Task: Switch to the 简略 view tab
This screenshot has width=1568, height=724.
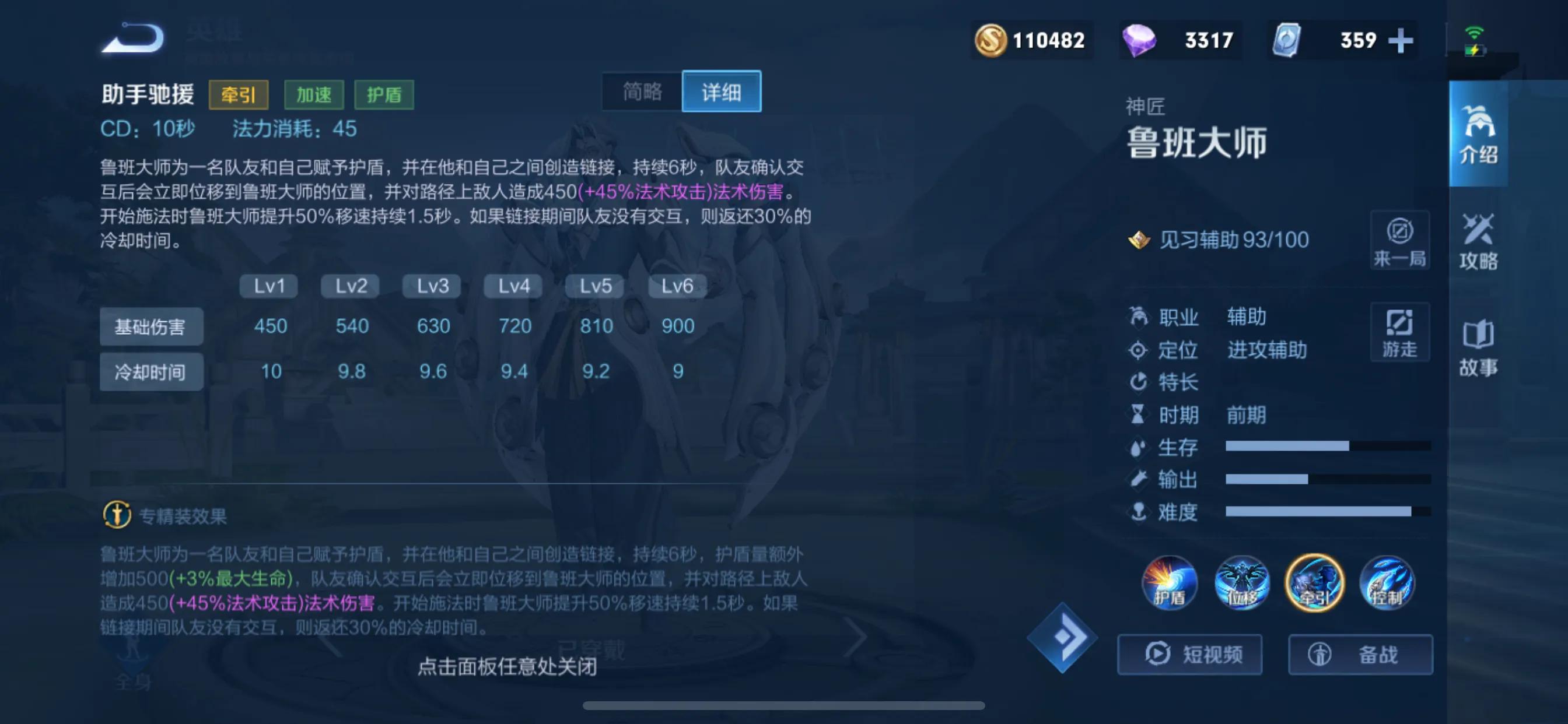Action: tap(643, 92)
